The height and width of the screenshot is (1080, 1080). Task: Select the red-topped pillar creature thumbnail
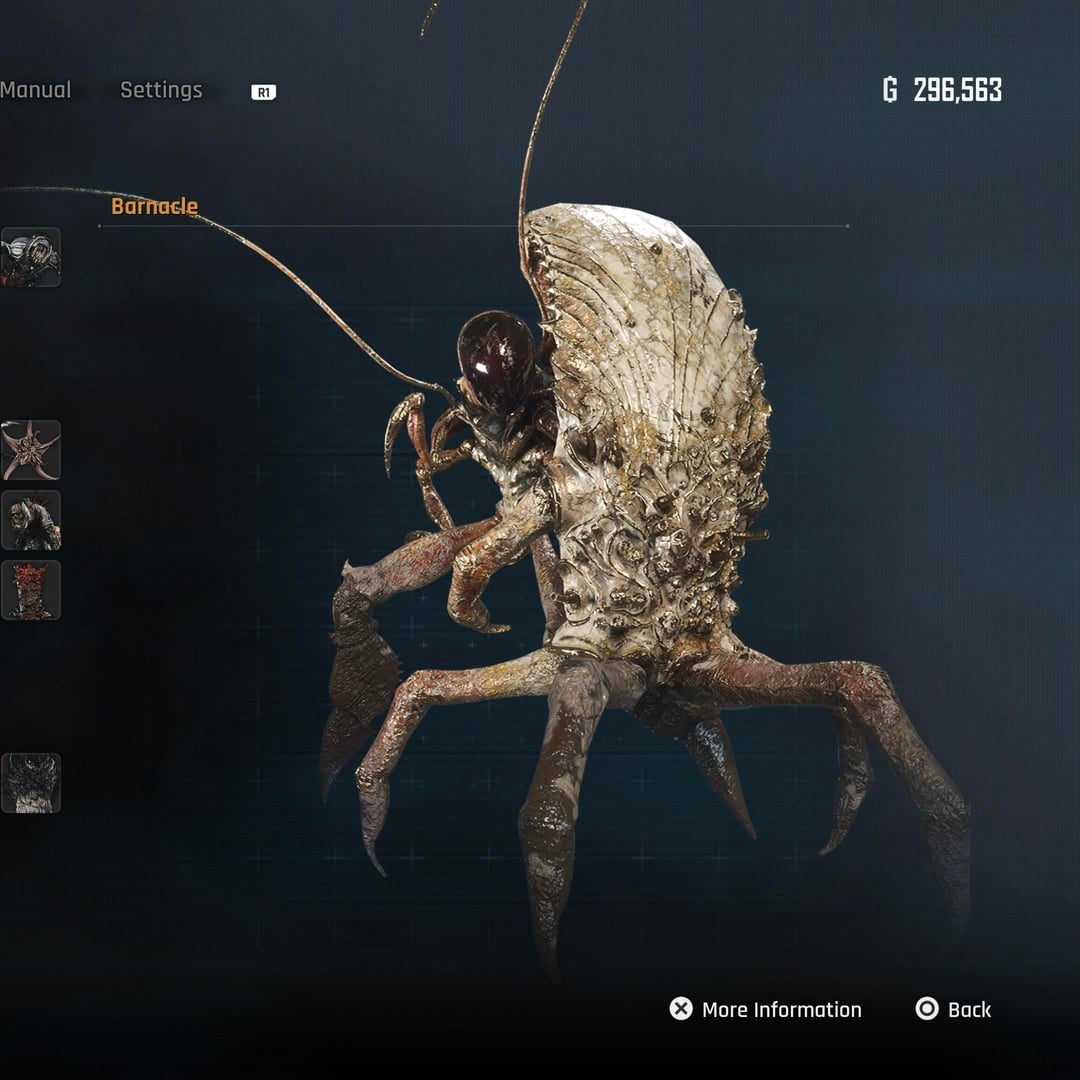(30, 590)
